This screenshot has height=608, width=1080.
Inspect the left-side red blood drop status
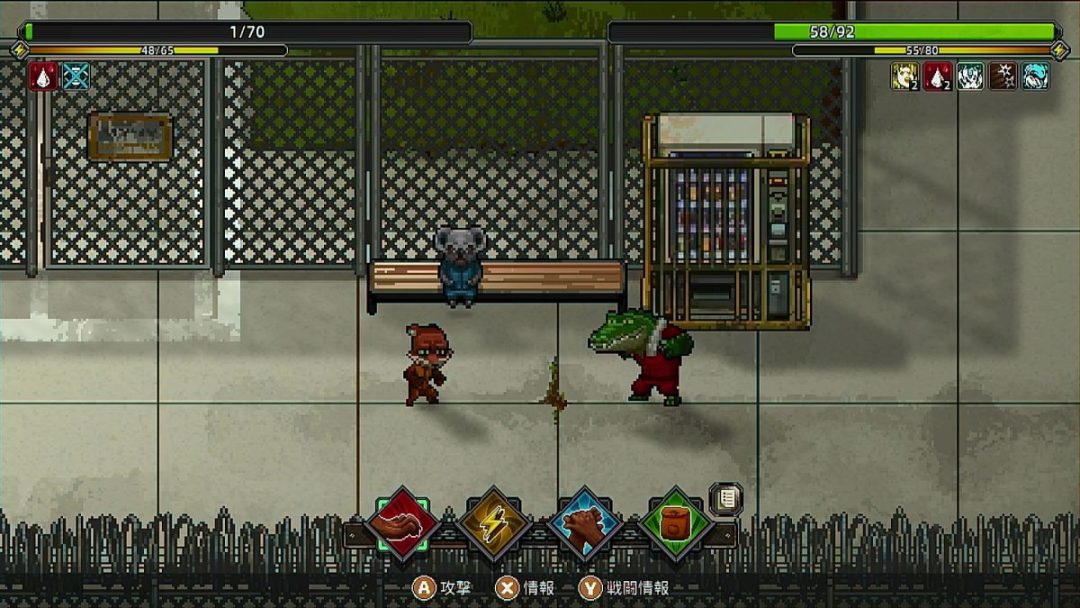pos(43,76)
